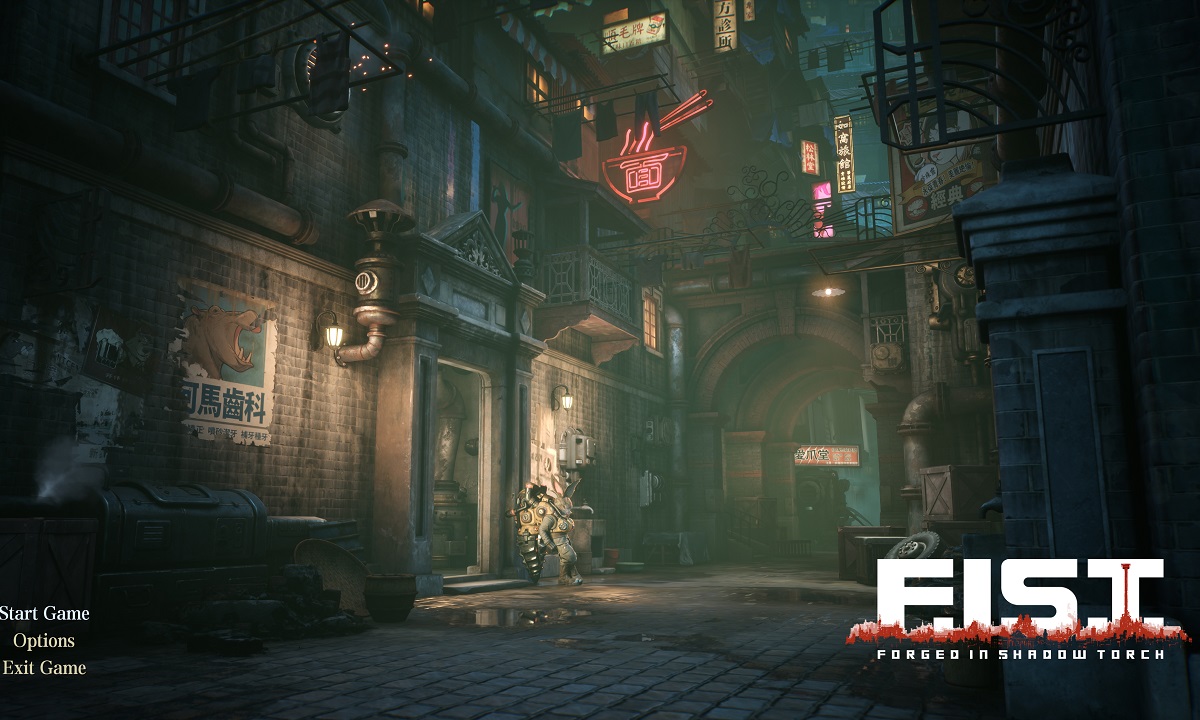Open the Options menu
This screenshot has width=1200, height=720.
coord(44,640)
